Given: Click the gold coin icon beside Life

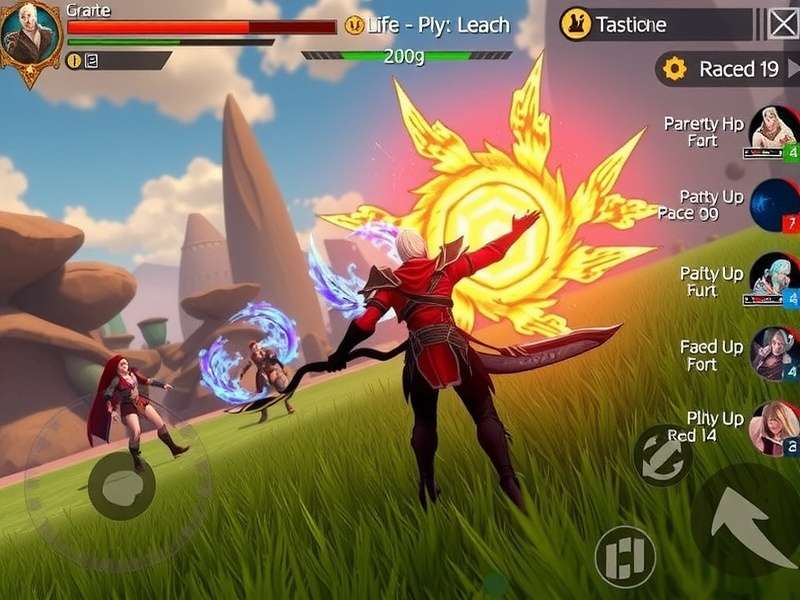Looking at the screenshot, I should coord(355,25).
